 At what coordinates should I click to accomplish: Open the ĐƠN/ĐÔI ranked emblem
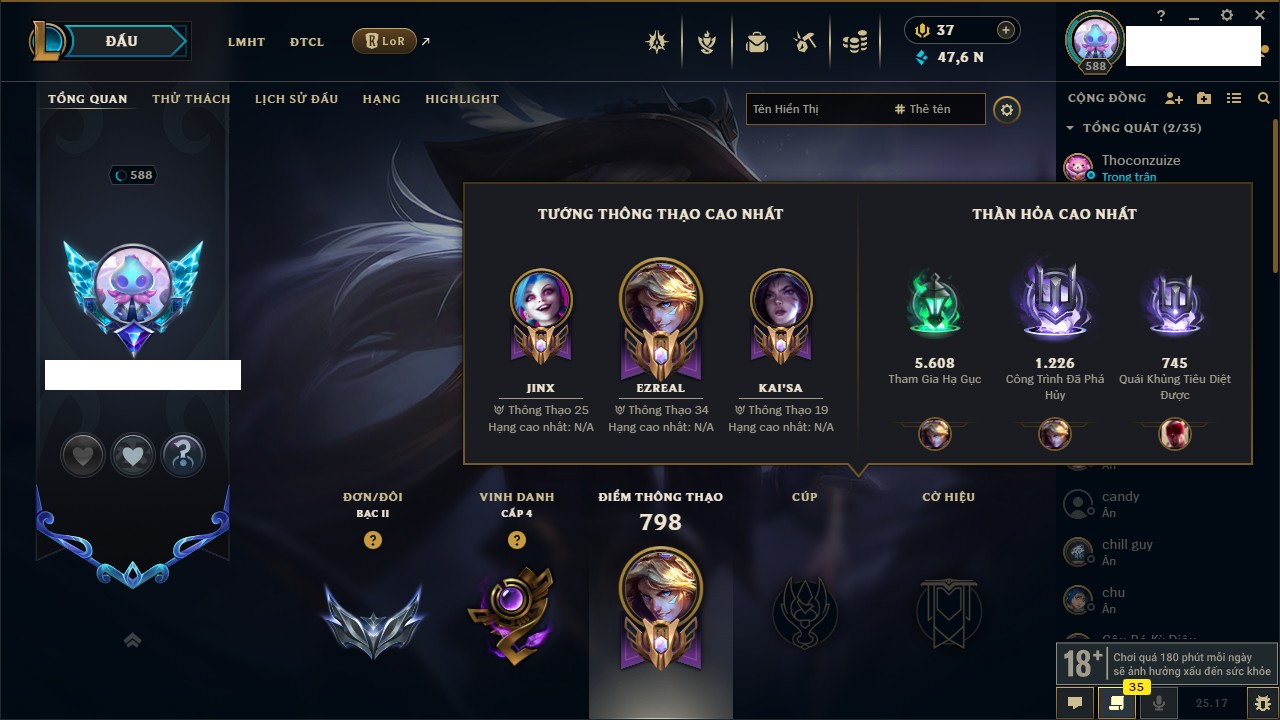pyautogui.click(x=373, y=620)
